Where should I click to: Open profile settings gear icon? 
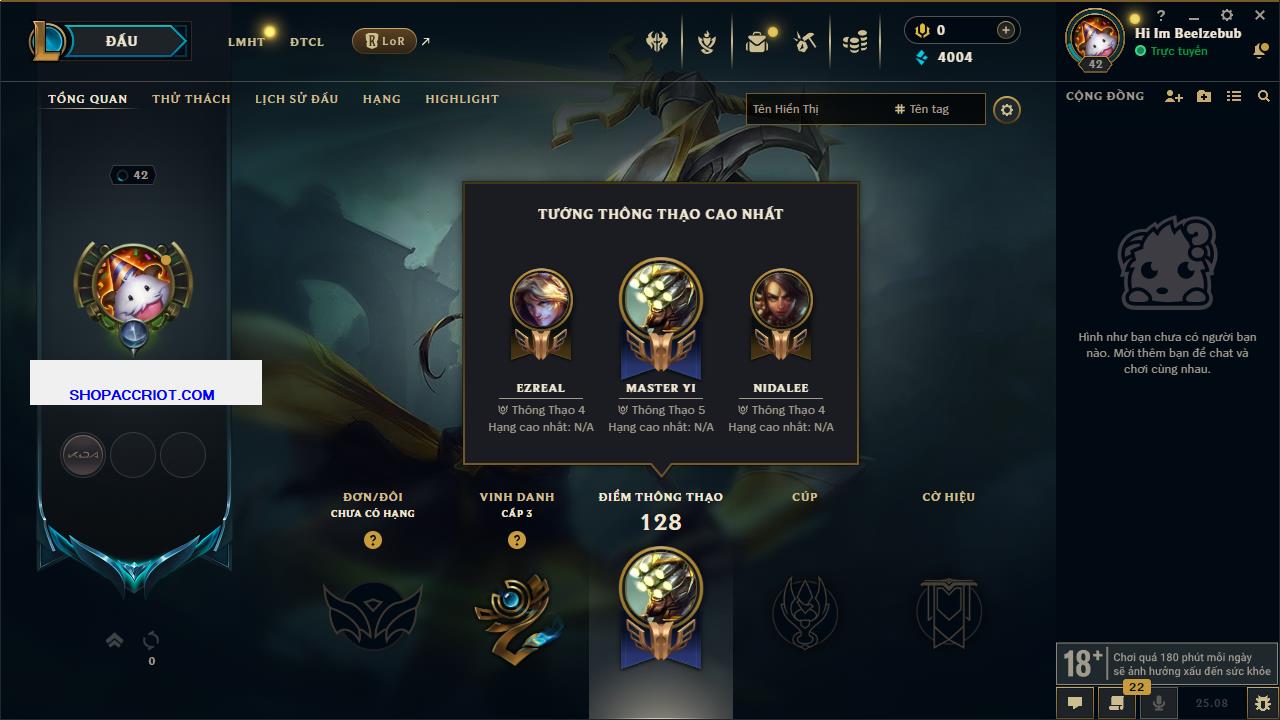point(1007,109)
